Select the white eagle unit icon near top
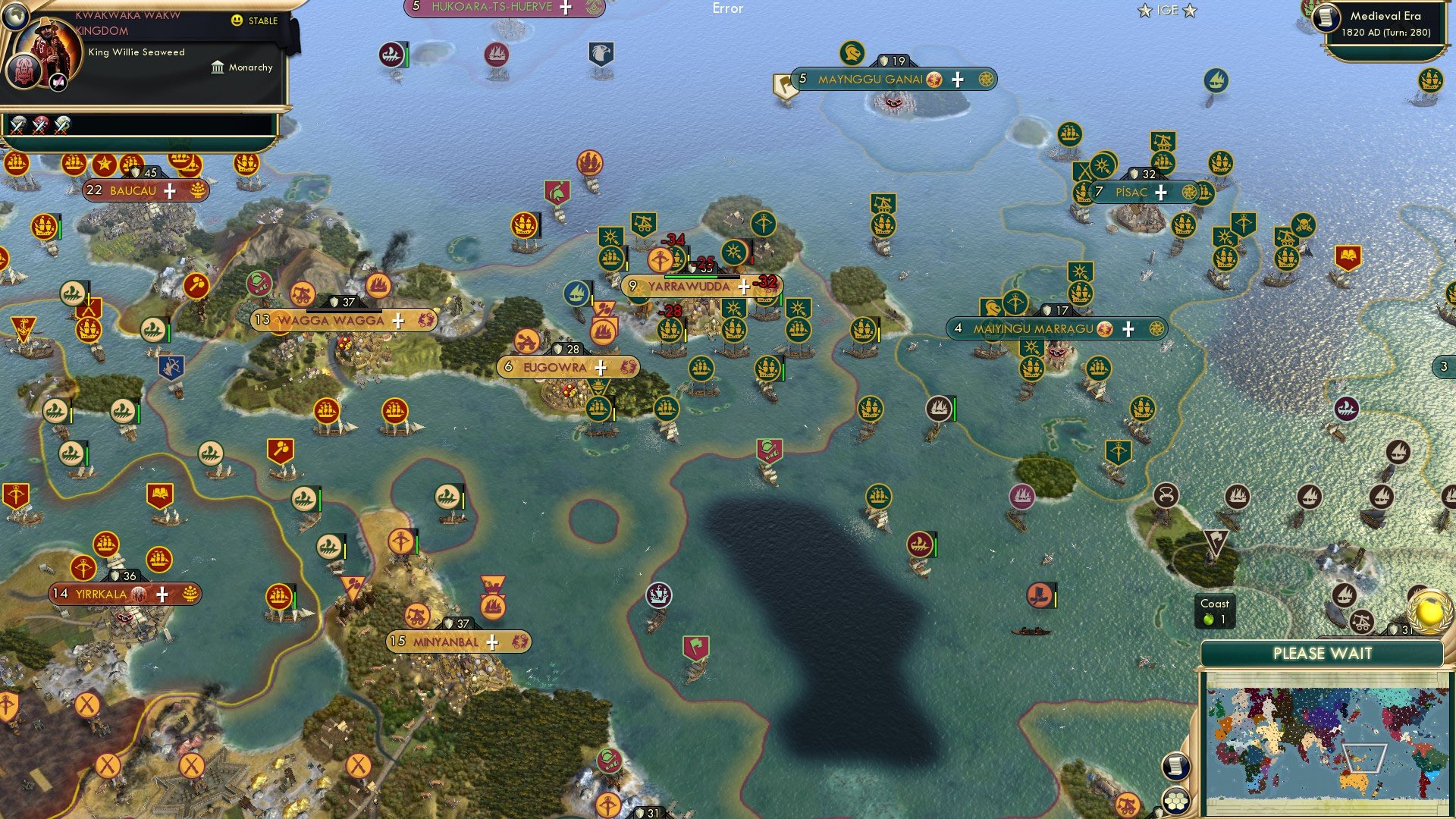The width and height of the screenshot is (1456, 819). 601,52
